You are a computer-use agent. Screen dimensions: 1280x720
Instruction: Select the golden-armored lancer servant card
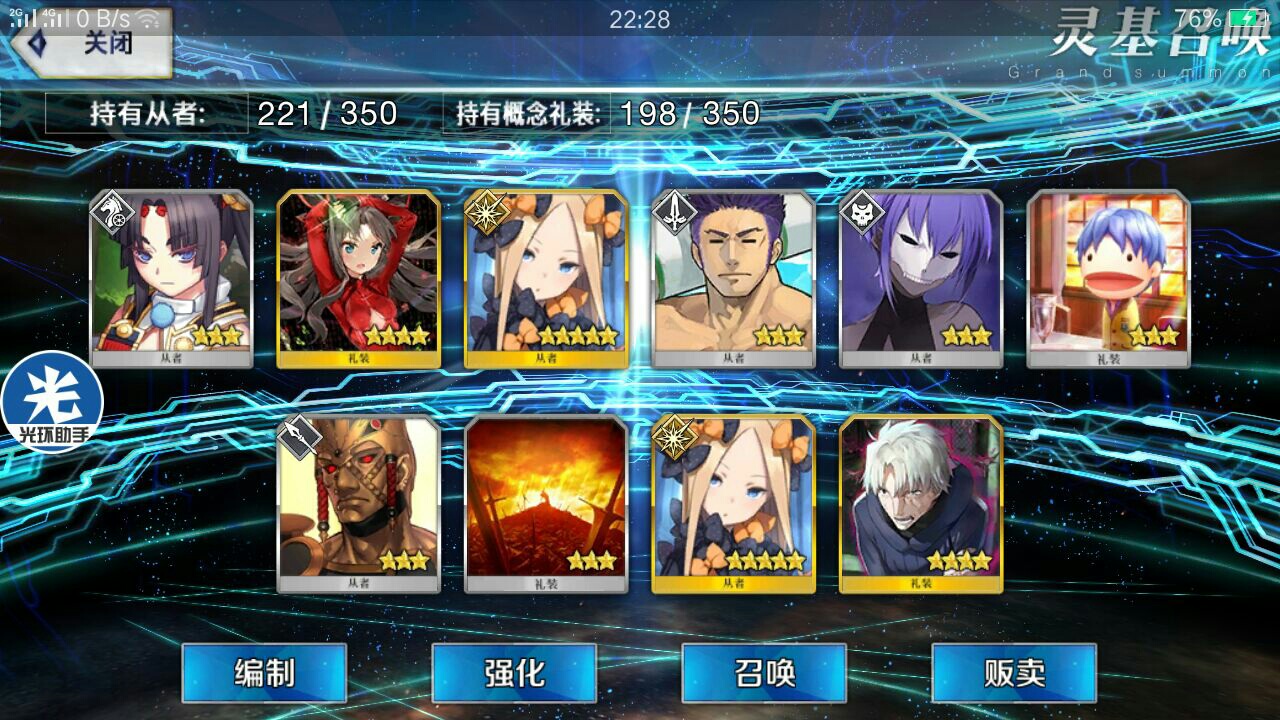pyautogui.click(x=359, y=503)
